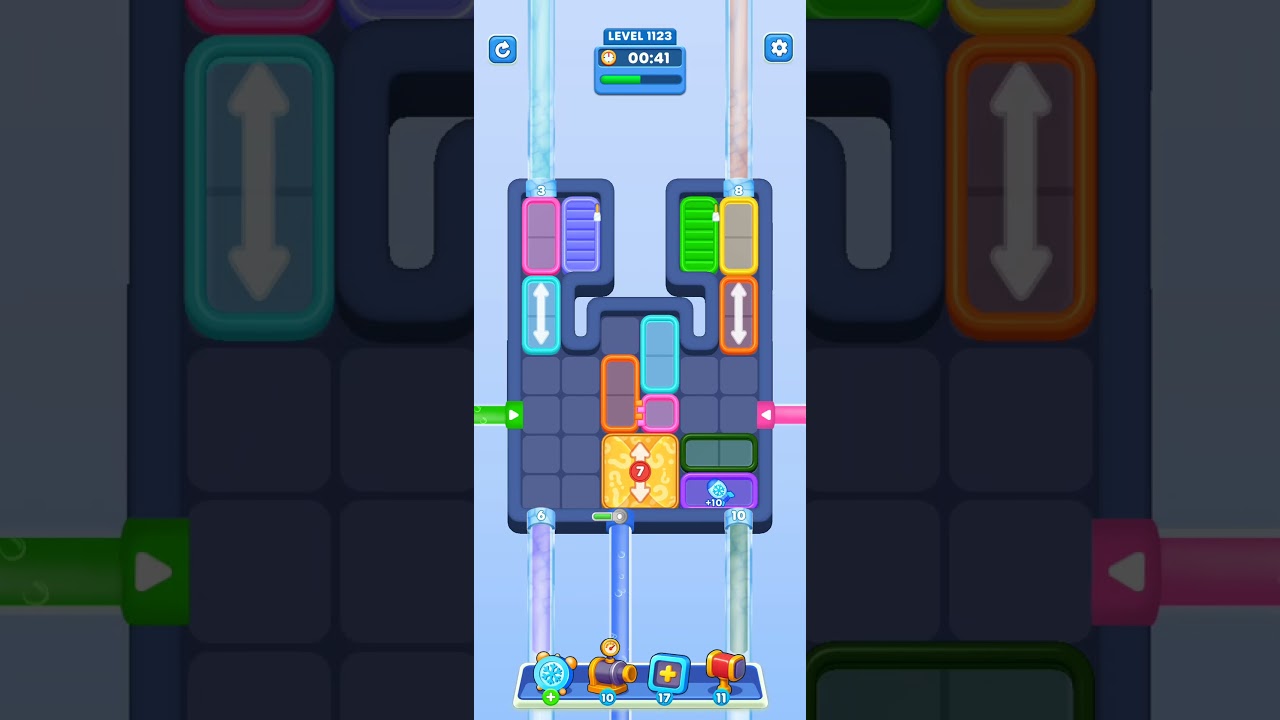Tap the cyan vertical arrow block

click(x=541, y=316)
